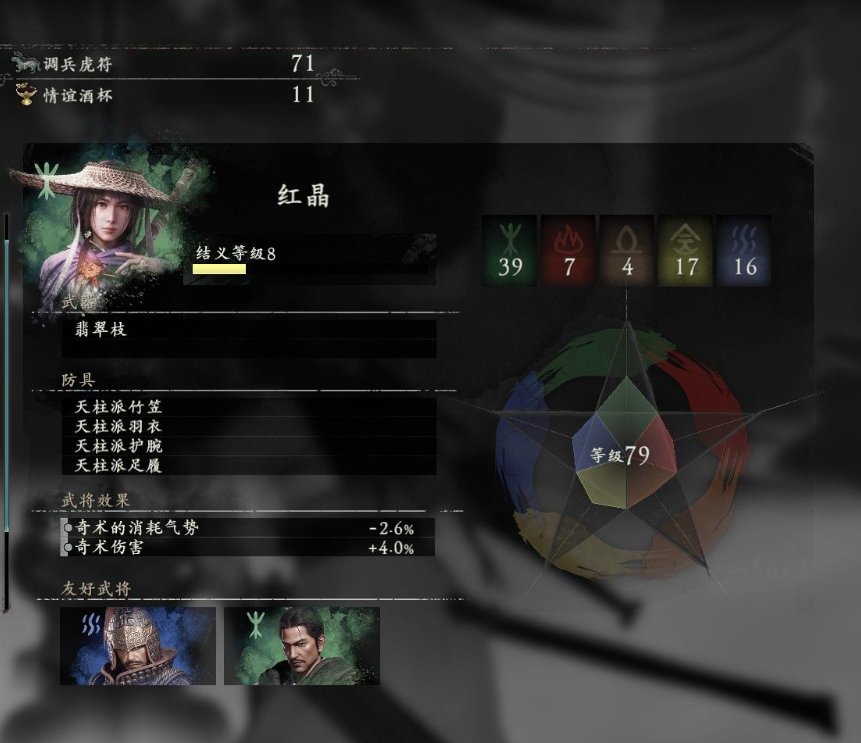
Task: Select the red Fire virtue tile showing 7
Action: point(568,250)
